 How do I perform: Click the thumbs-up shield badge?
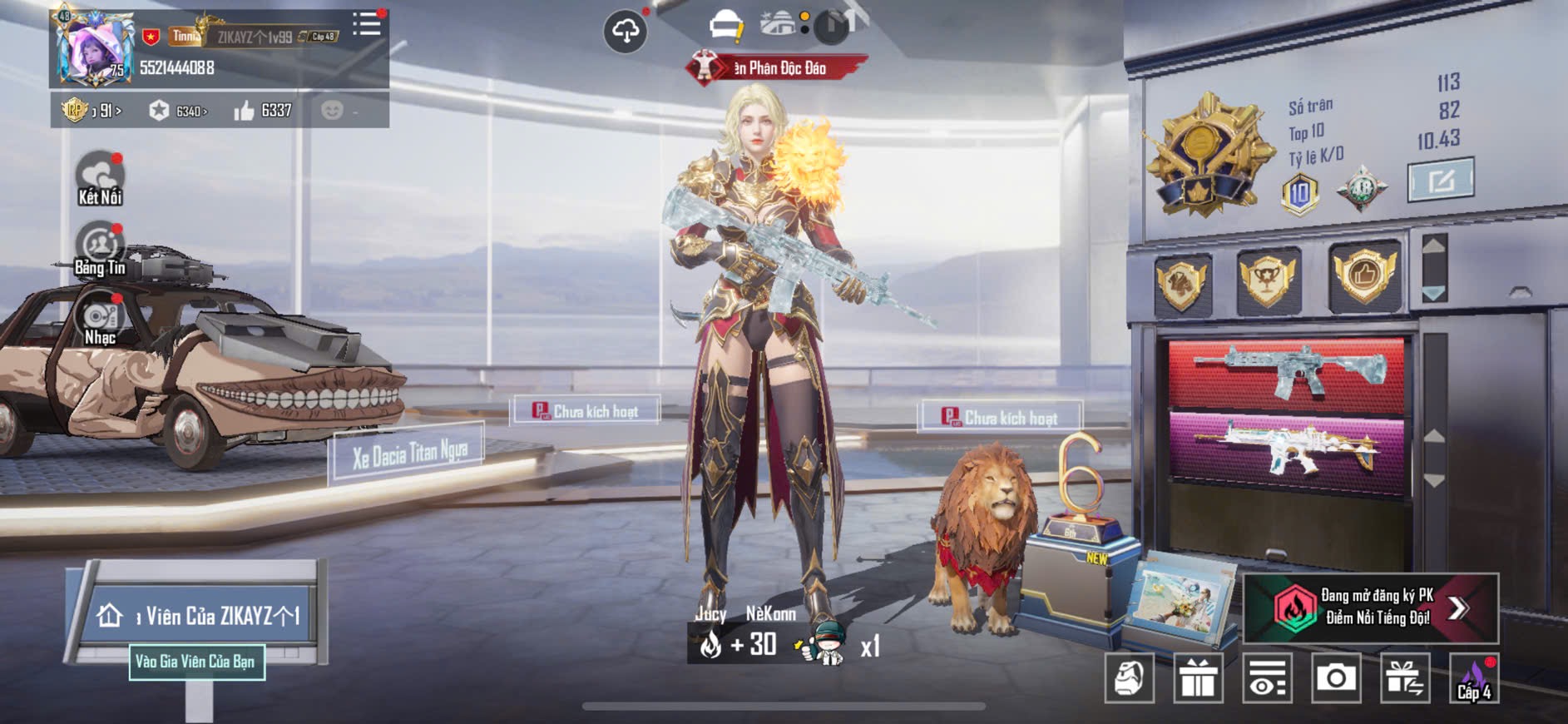(x=1363, y=275)
